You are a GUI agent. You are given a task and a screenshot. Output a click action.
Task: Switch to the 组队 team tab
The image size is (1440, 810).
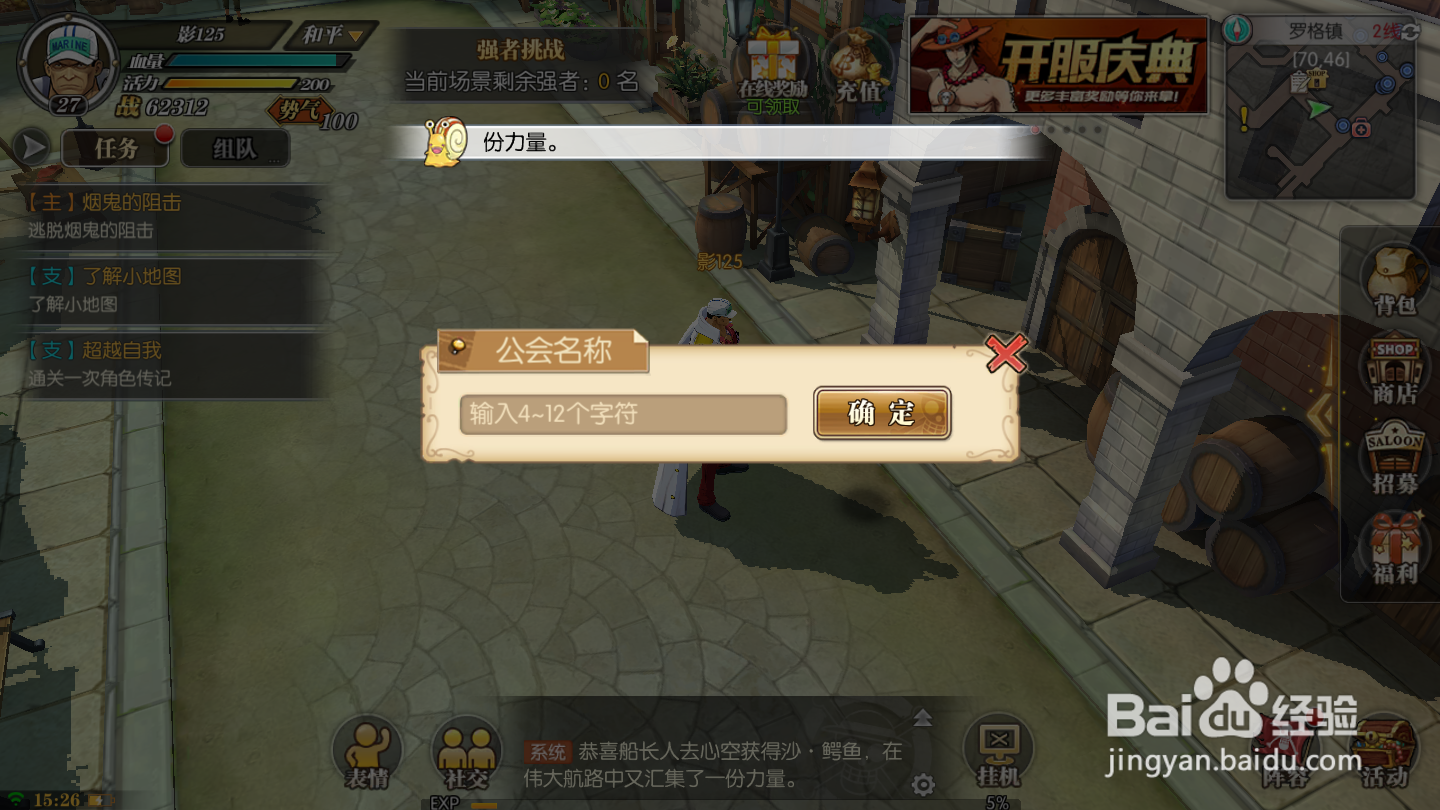point(235,146)
